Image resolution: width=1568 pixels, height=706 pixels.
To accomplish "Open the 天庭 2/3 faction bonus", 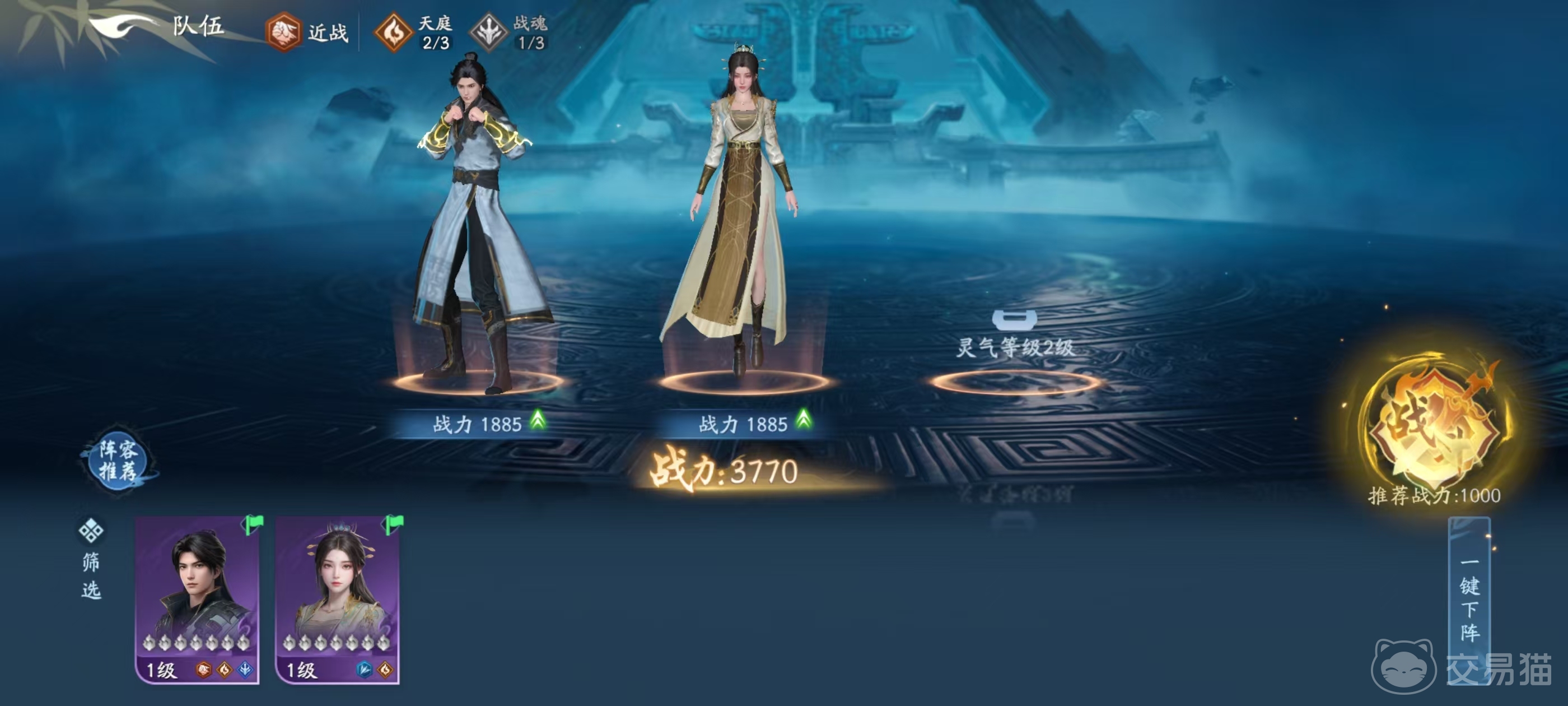I will (393, 32).
